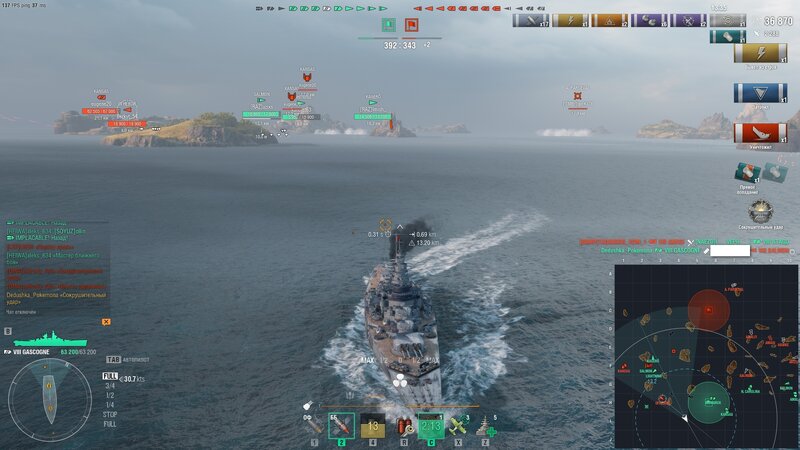Set engine telegraph to STOP
This screenshot has width=800, height=450.
coord(110,412)
